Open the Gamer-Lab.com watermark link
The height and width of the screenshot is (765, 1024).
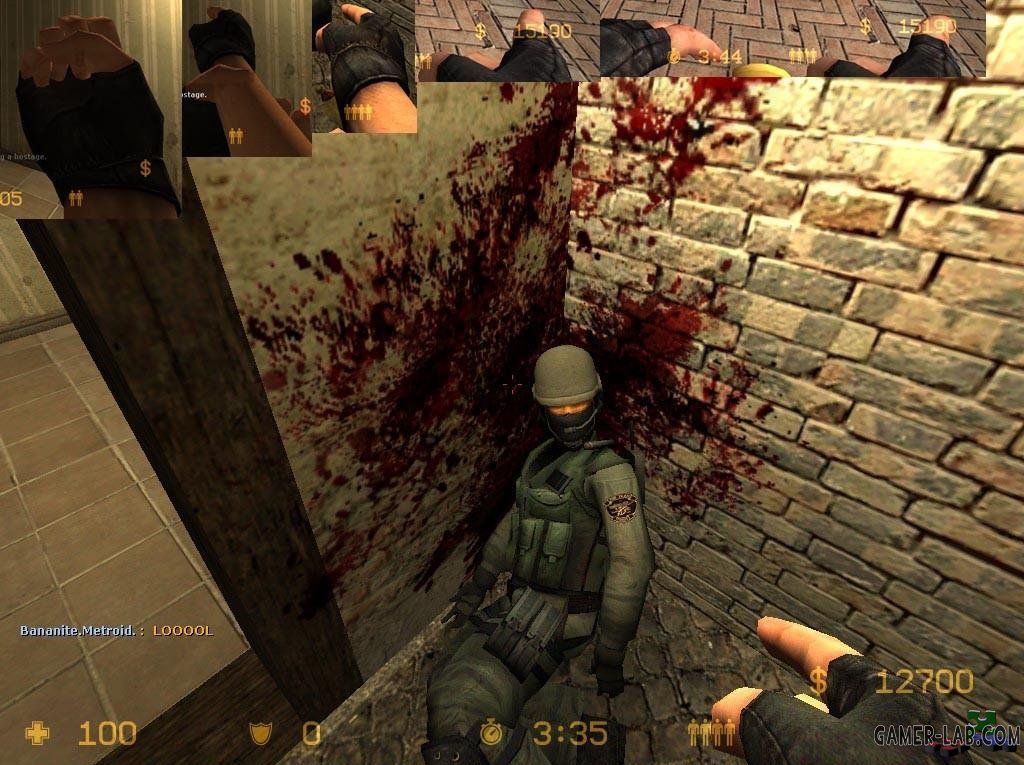tap(946, 736)
